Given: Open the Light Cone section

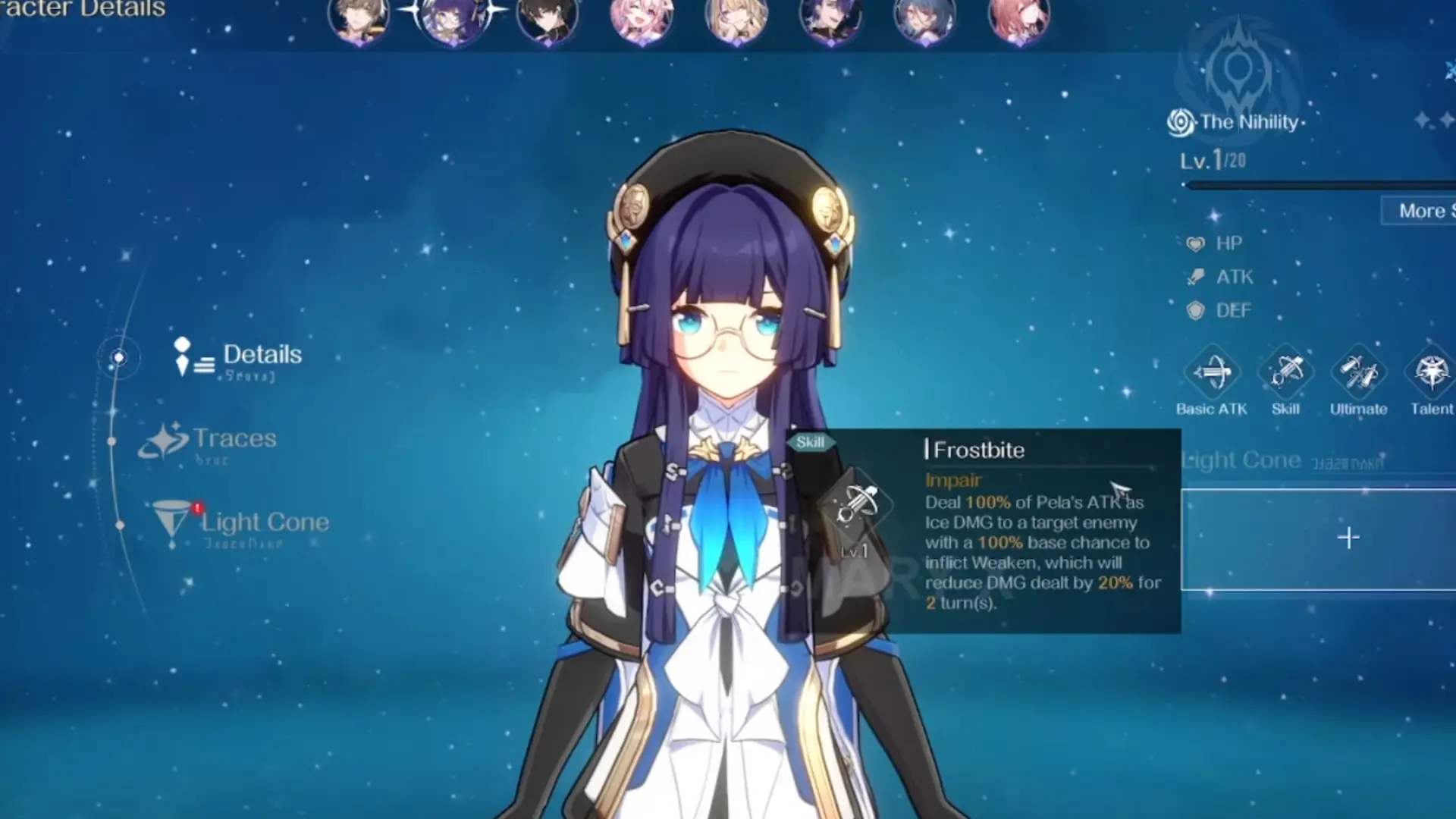Looking at the screenshot, I should pyautogui.click(x=263, y=522).
